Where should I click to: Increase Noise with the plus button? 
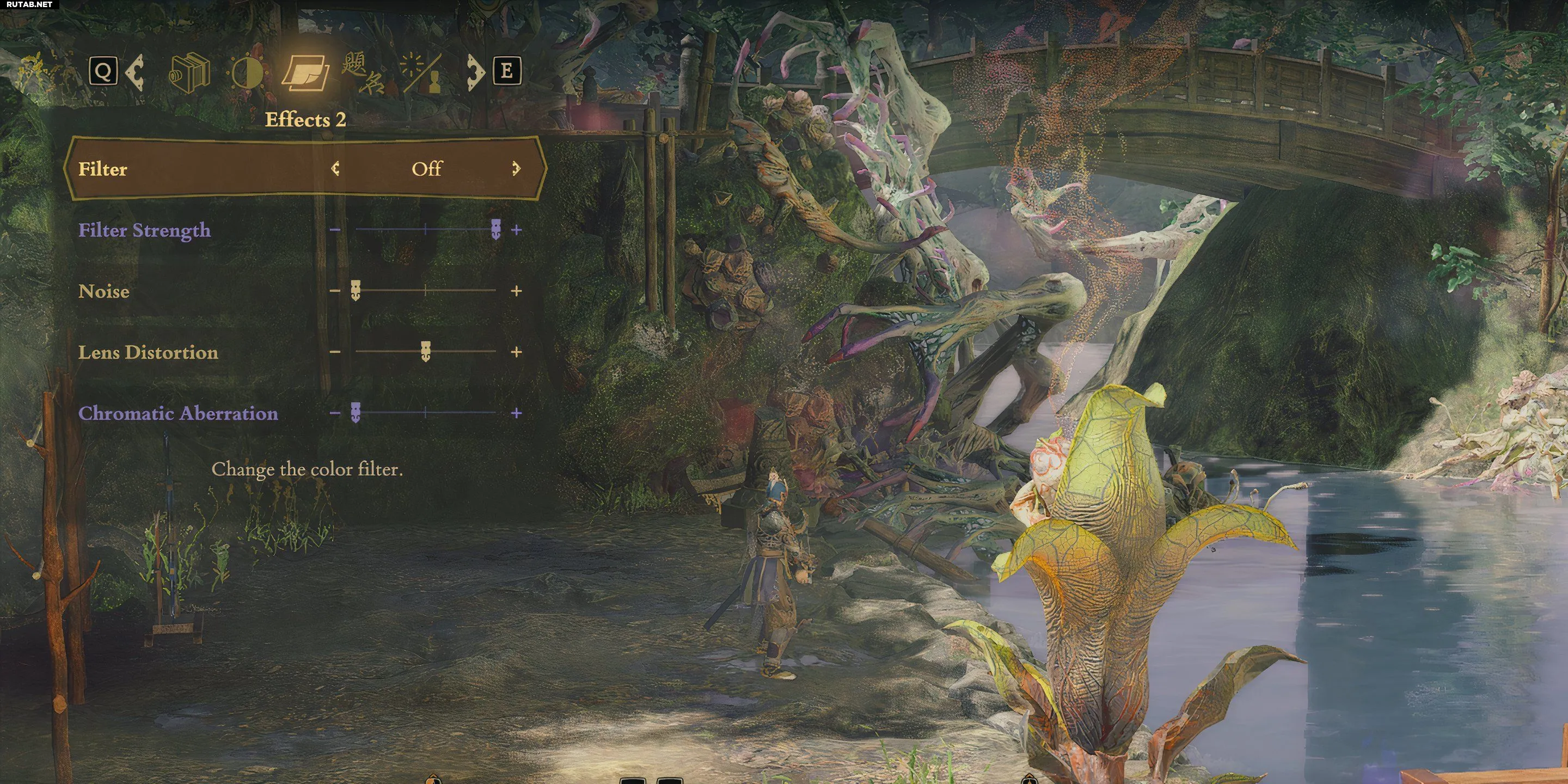tap(516, 291)
